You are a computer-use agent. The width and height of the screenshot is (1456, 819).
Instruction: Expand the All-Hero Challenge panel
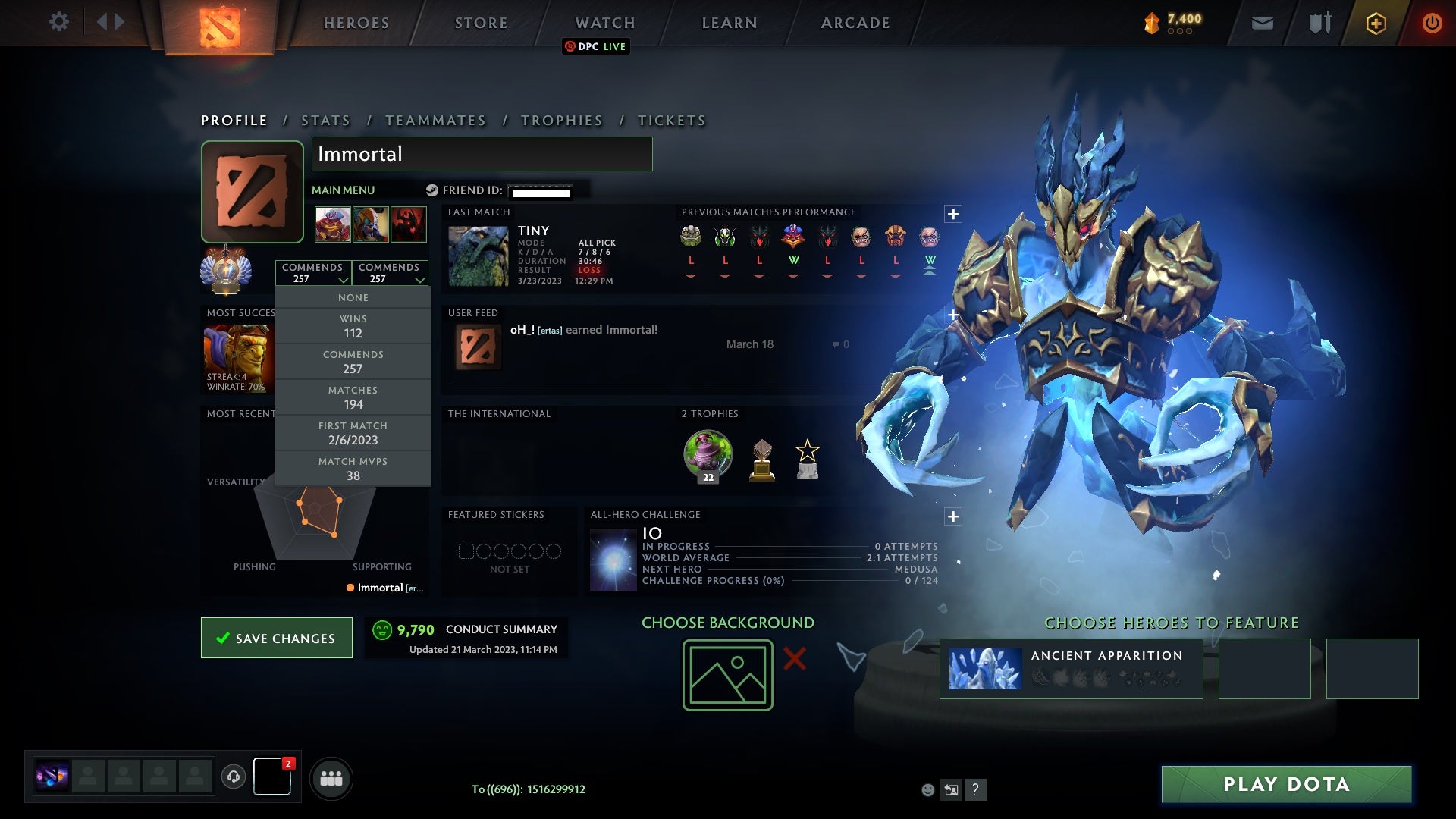click(953, 516)
